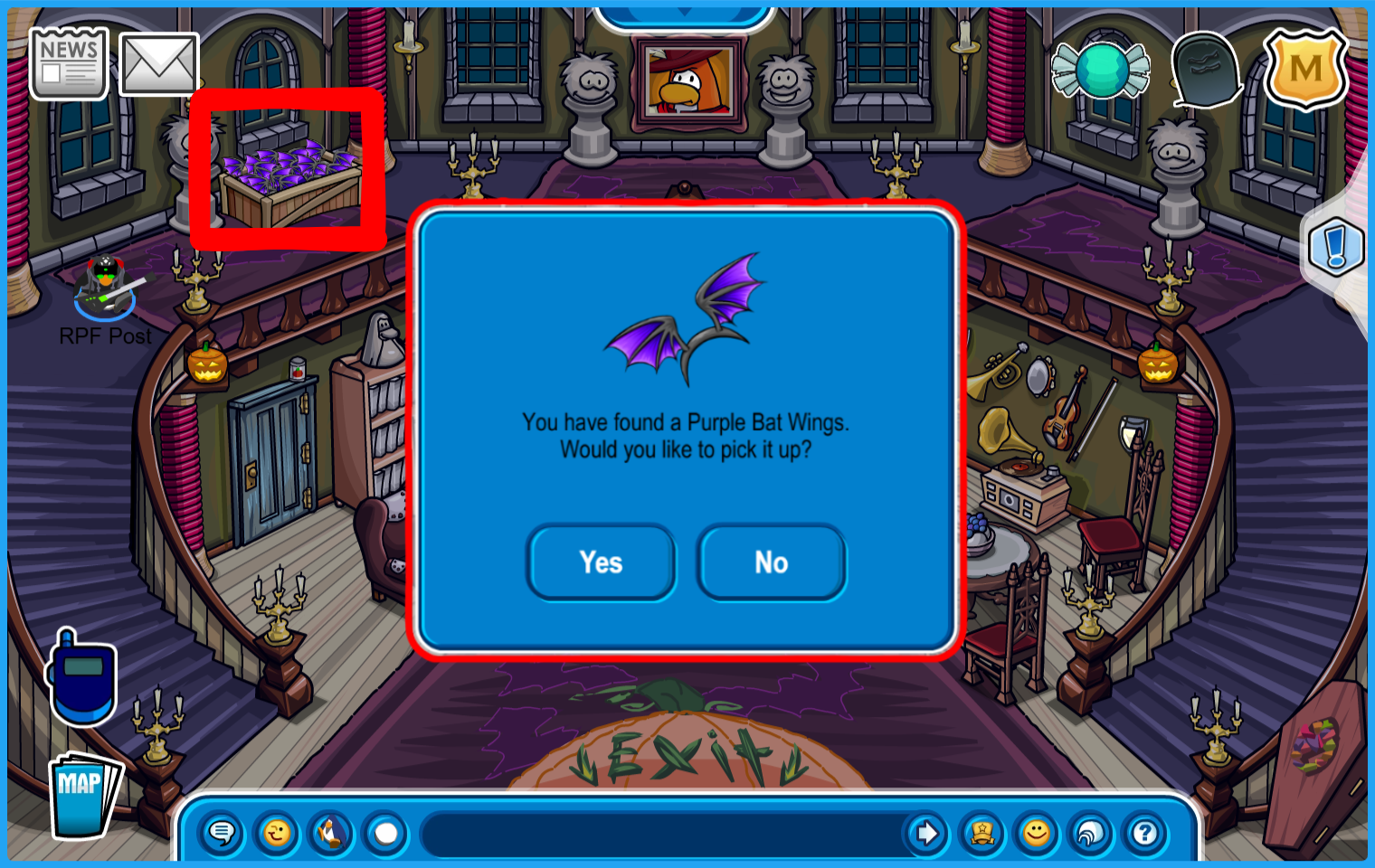Image resolution: width=1375 pixels, height=868 pixels.
Task: Click the teal candy party icon
Action: pos(1100,70)
